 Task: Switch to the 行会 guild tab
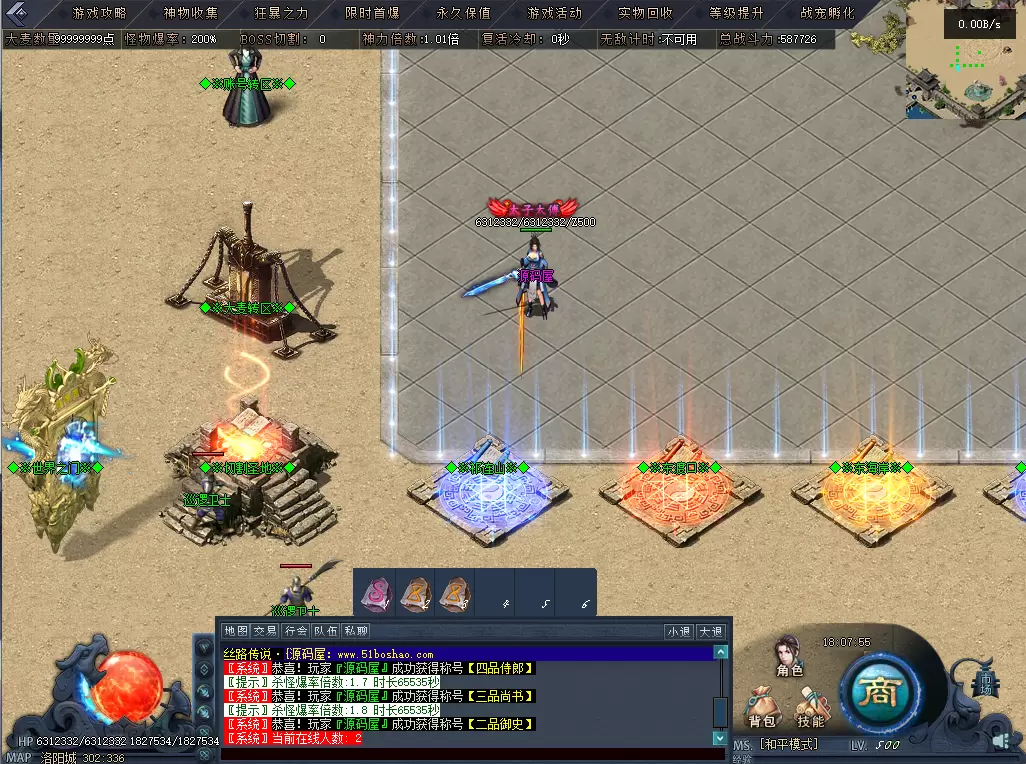click(x=295, y=631)
